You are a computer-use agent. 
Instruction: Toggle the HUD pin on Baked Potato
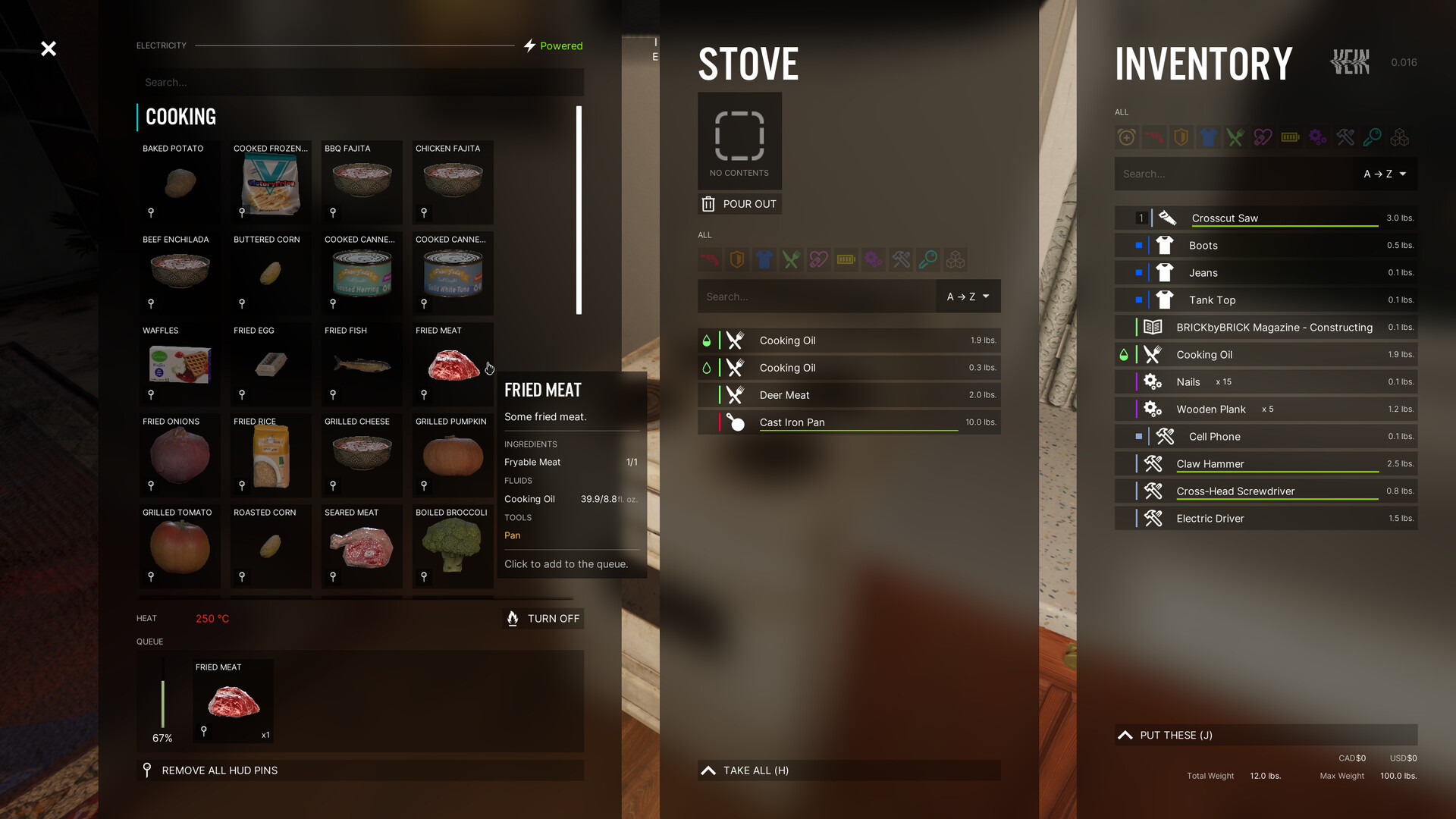(x=150, y=212)
